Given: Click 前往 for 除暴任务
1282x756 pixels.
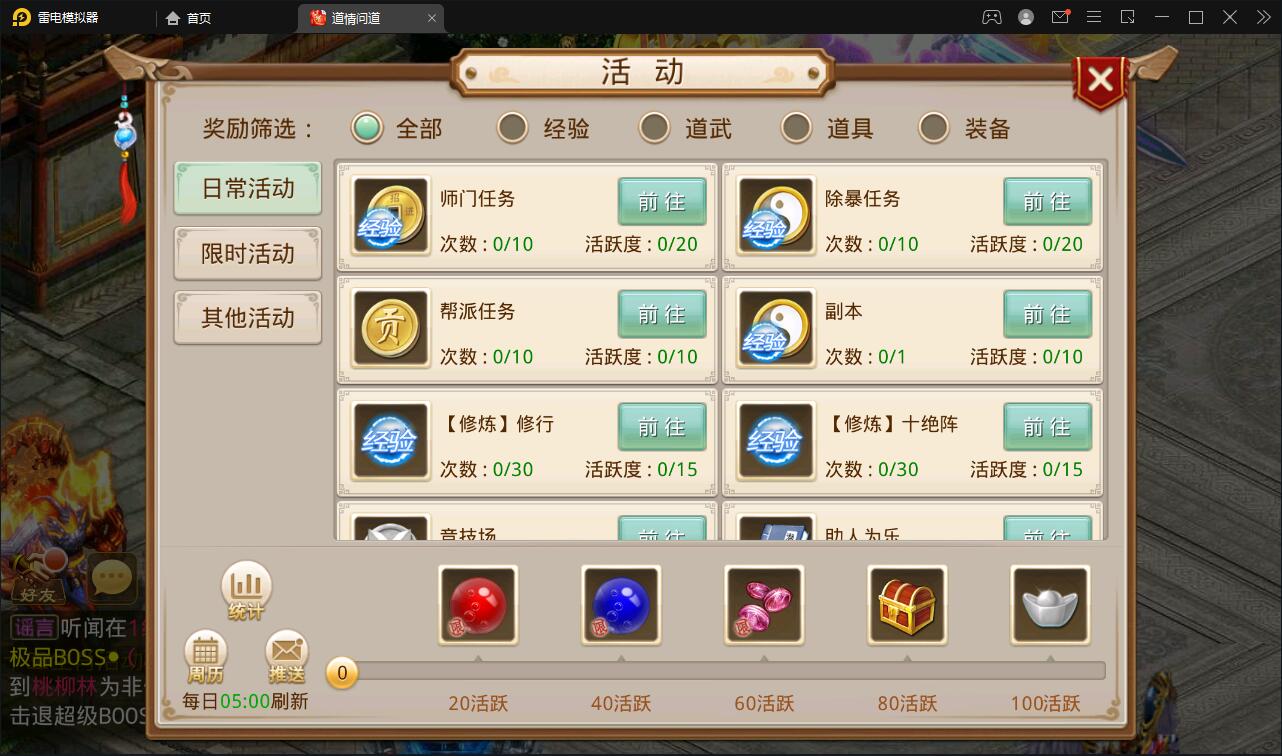Looking at the screenshot, I should (1047, 201).
